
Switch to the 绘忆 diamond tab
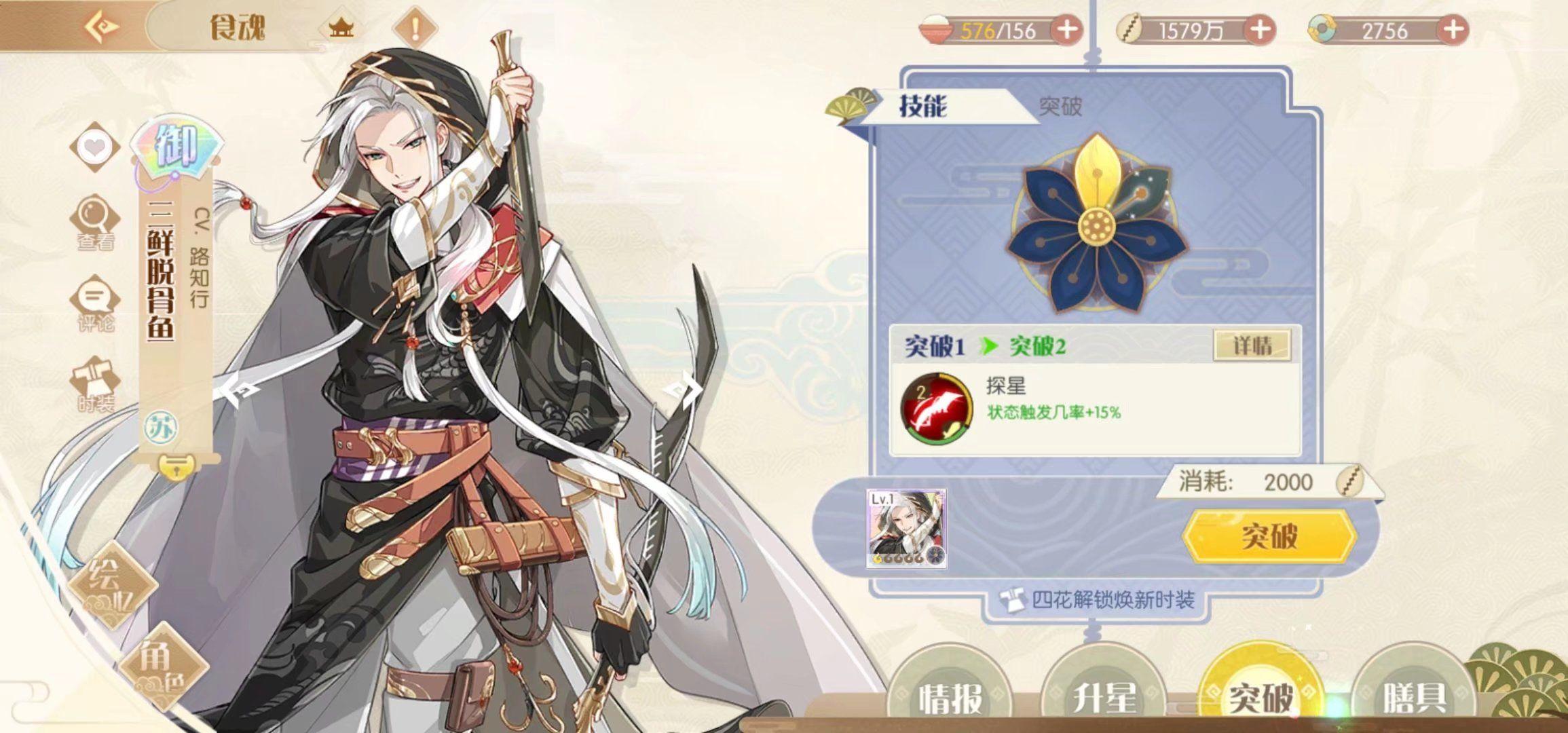coord(111,585)
